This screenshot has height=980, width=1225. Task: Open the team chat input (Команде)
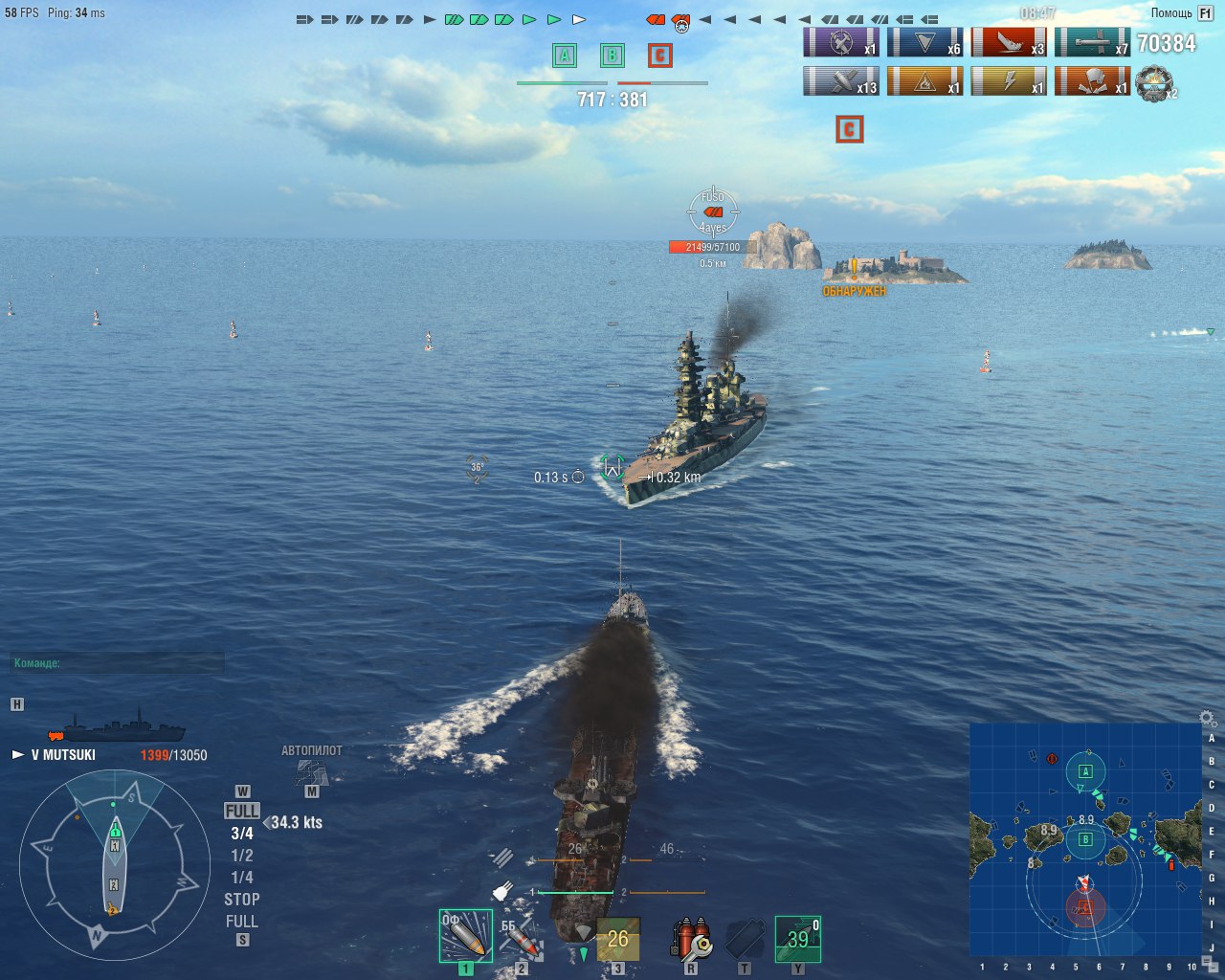click(117, 662)
